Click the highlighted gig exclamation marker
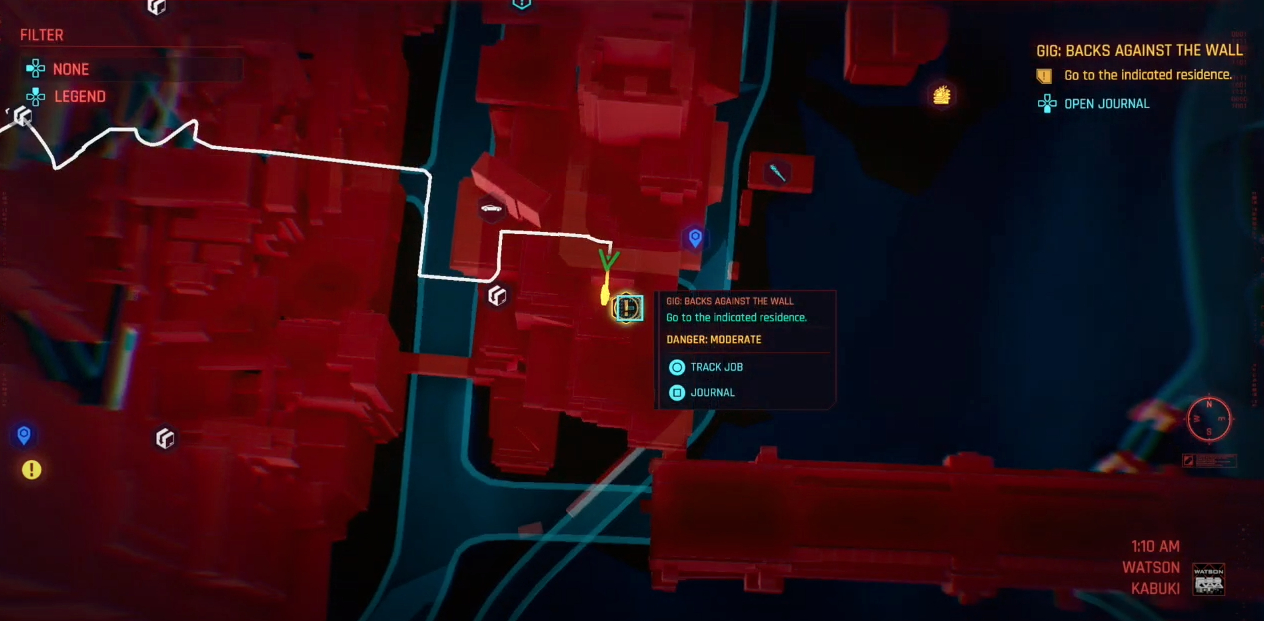The height and width of the screenshot is (621, 1264). (627, 307)
